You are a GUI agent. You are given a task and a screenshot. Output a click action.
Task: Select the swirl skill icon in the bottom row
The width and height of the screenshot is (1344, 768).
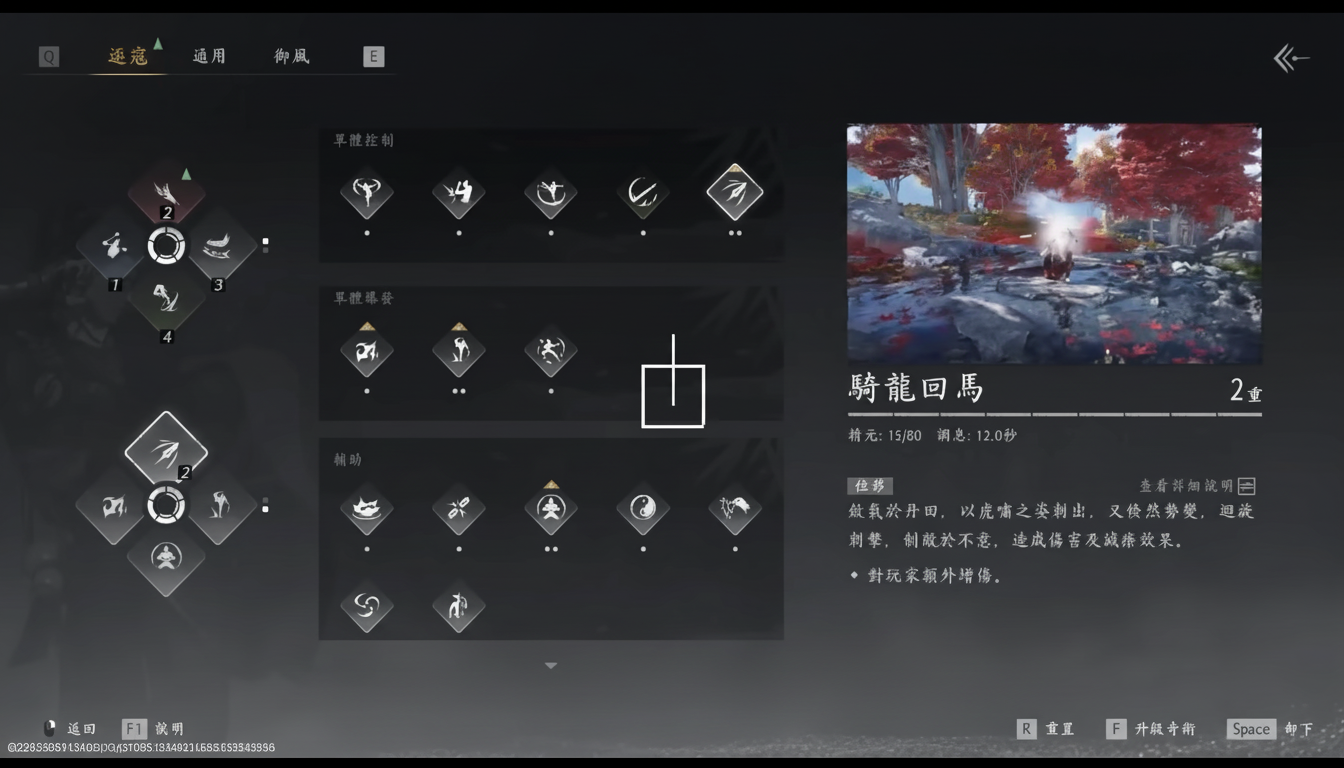(366, 608)
